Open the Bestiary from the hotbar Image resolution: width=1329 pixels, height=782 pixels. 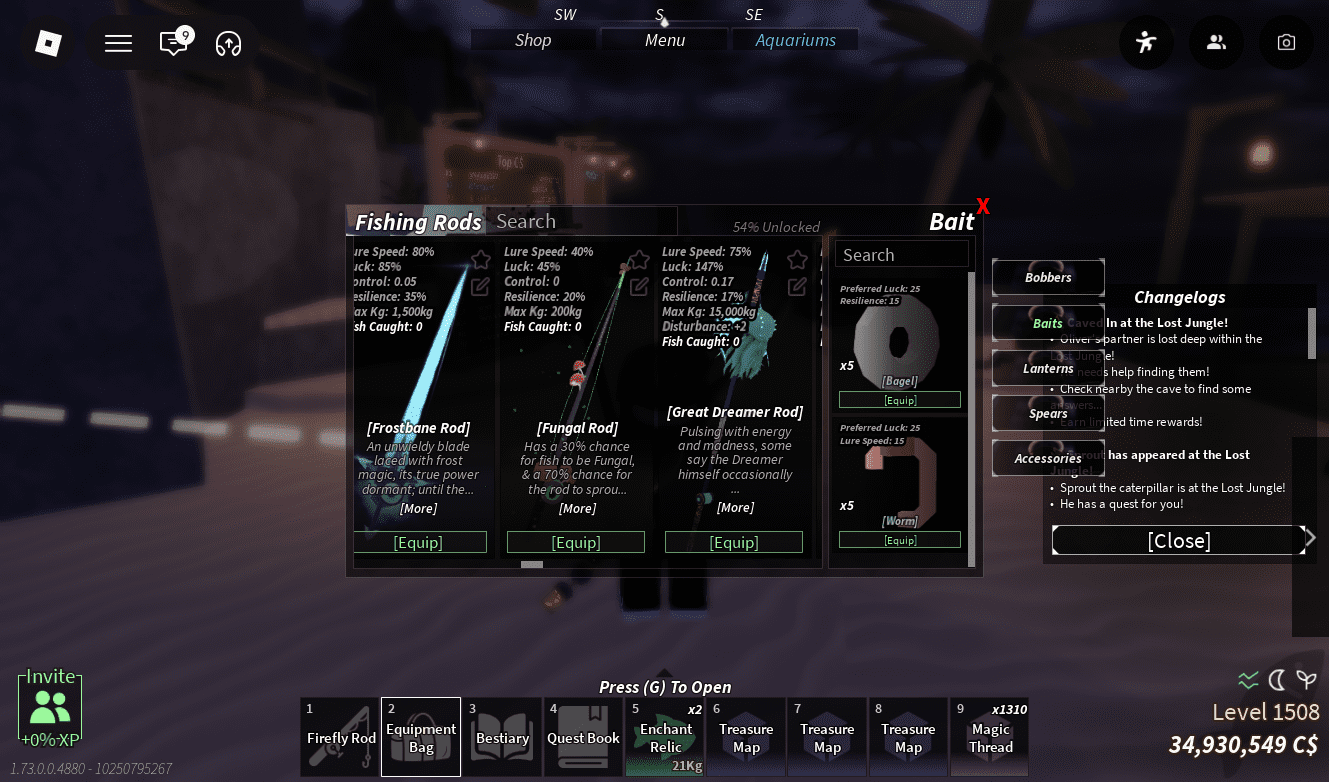[502, 736]
